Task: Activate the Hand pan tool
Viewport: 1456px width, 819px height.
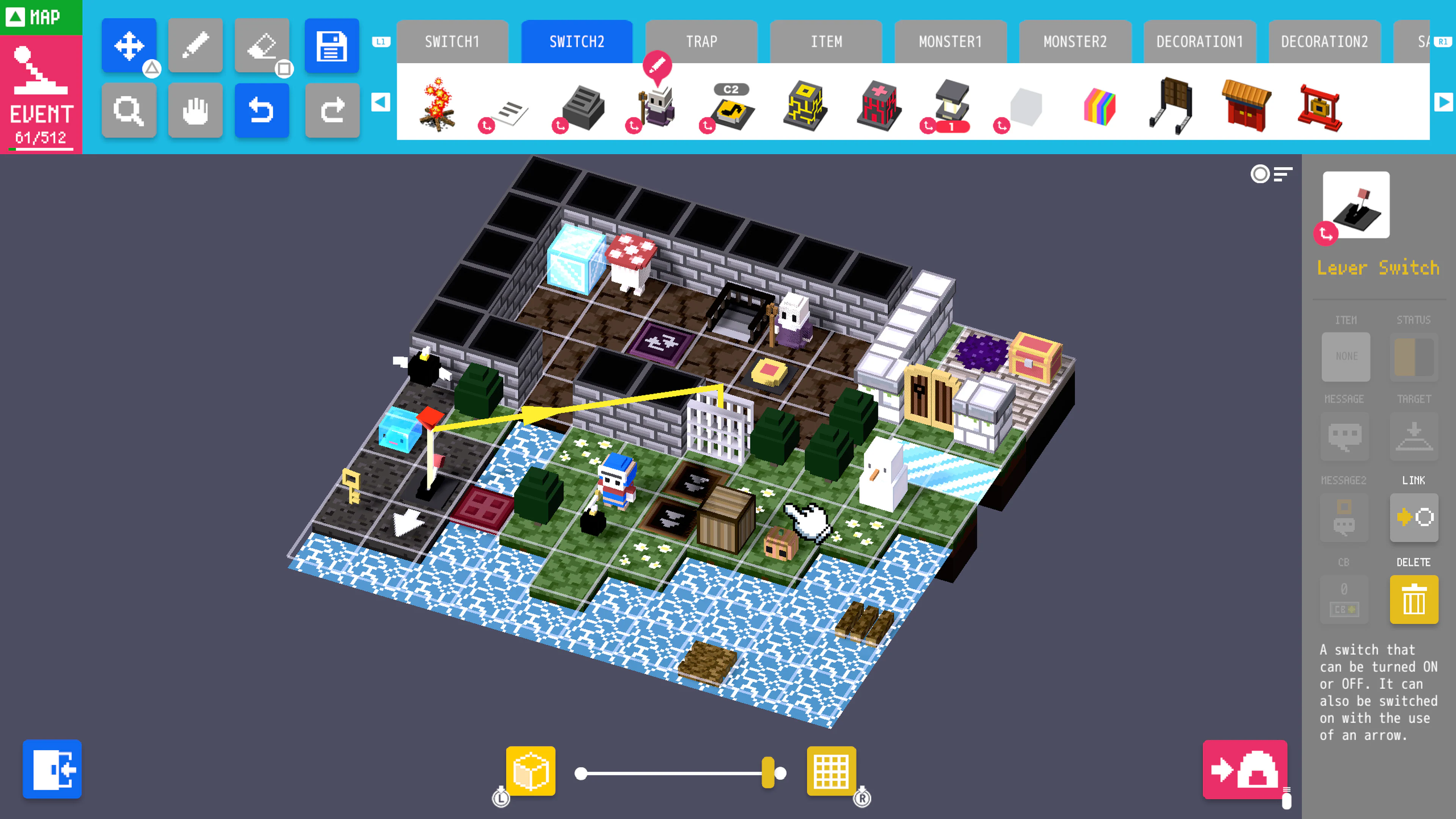Action: 196,110
